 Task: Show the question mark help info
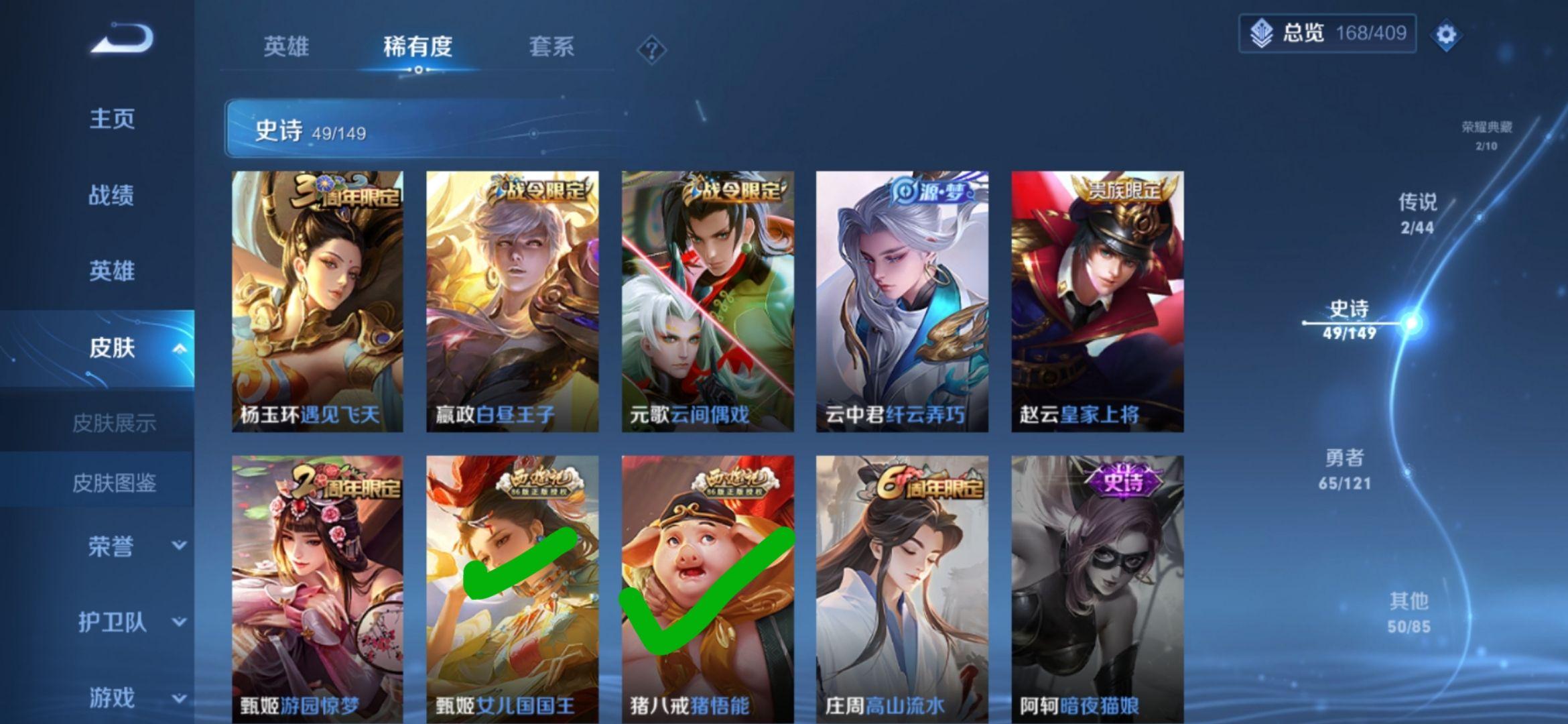(651, 50)
